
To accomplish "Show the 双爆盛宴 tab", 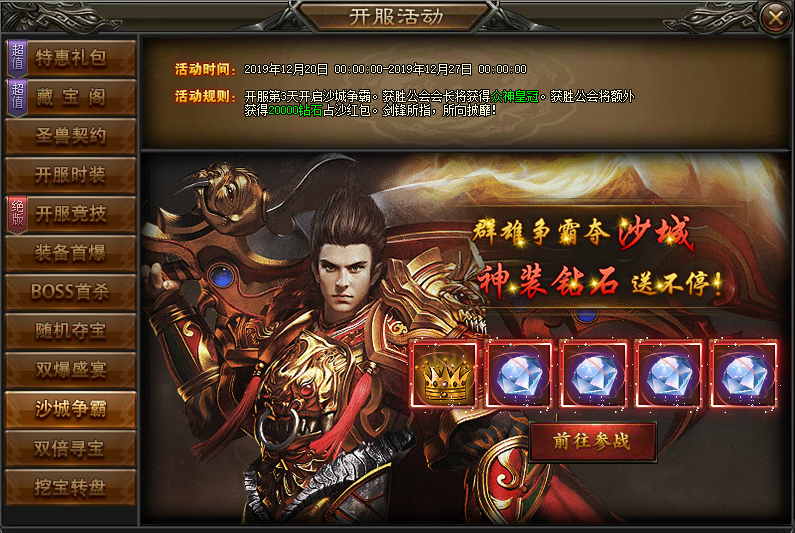I will coord(70,369).
